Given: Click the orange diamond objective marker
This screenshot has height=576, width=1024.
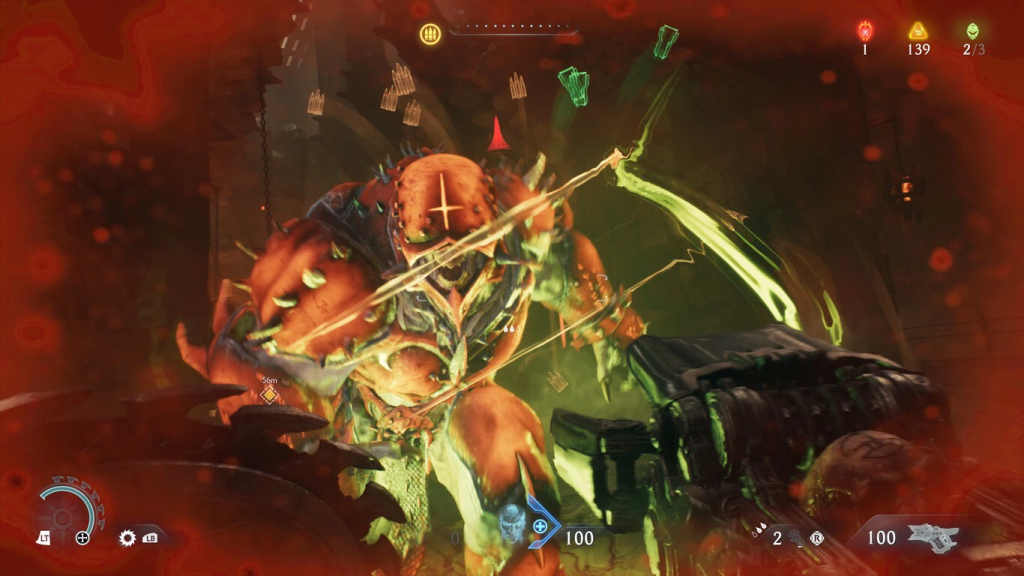Looking at the screenshot, I should 268,395.
